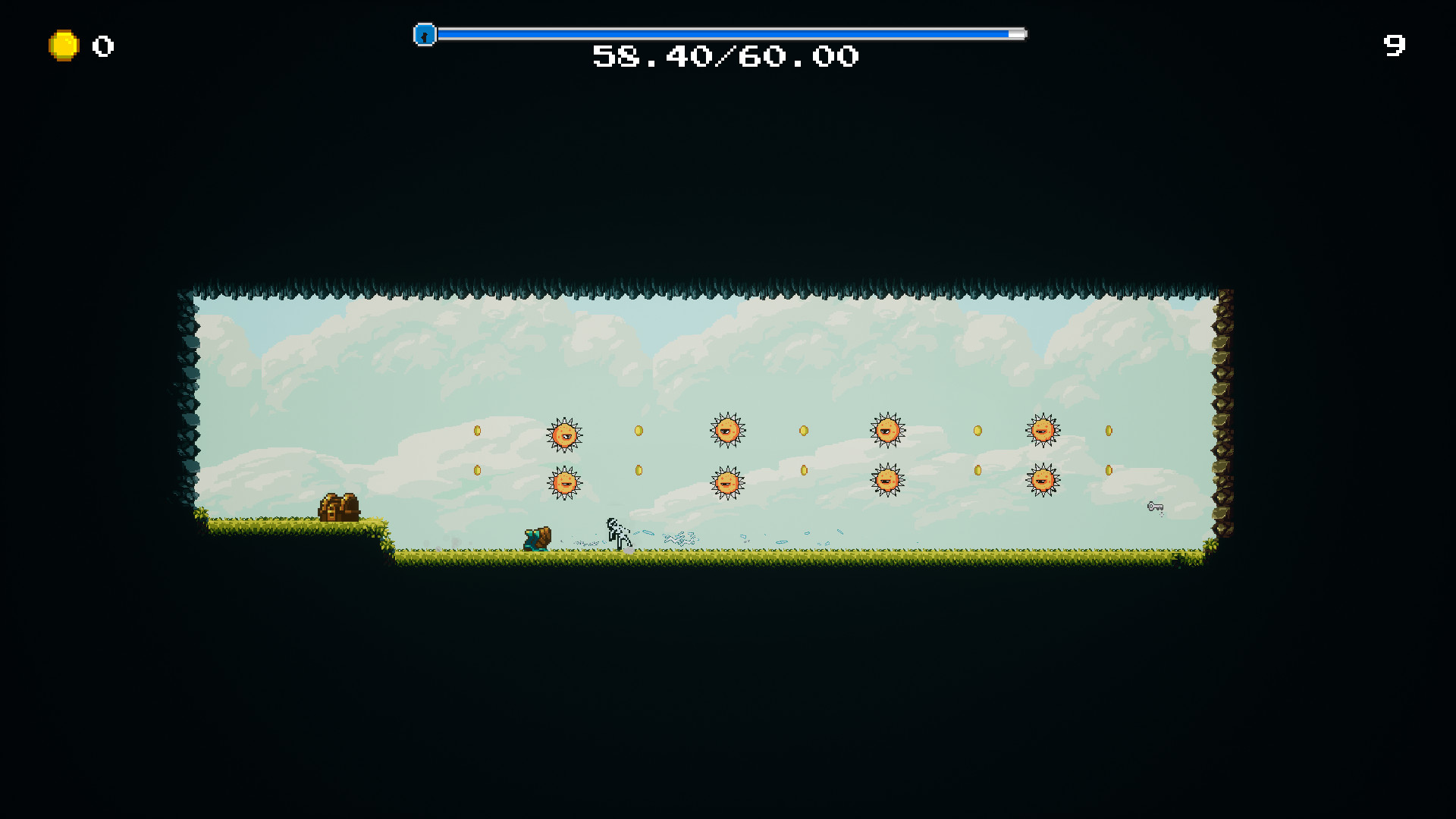Select the coin between the first two suns
1456x819 pixels.
coord(638,430)
